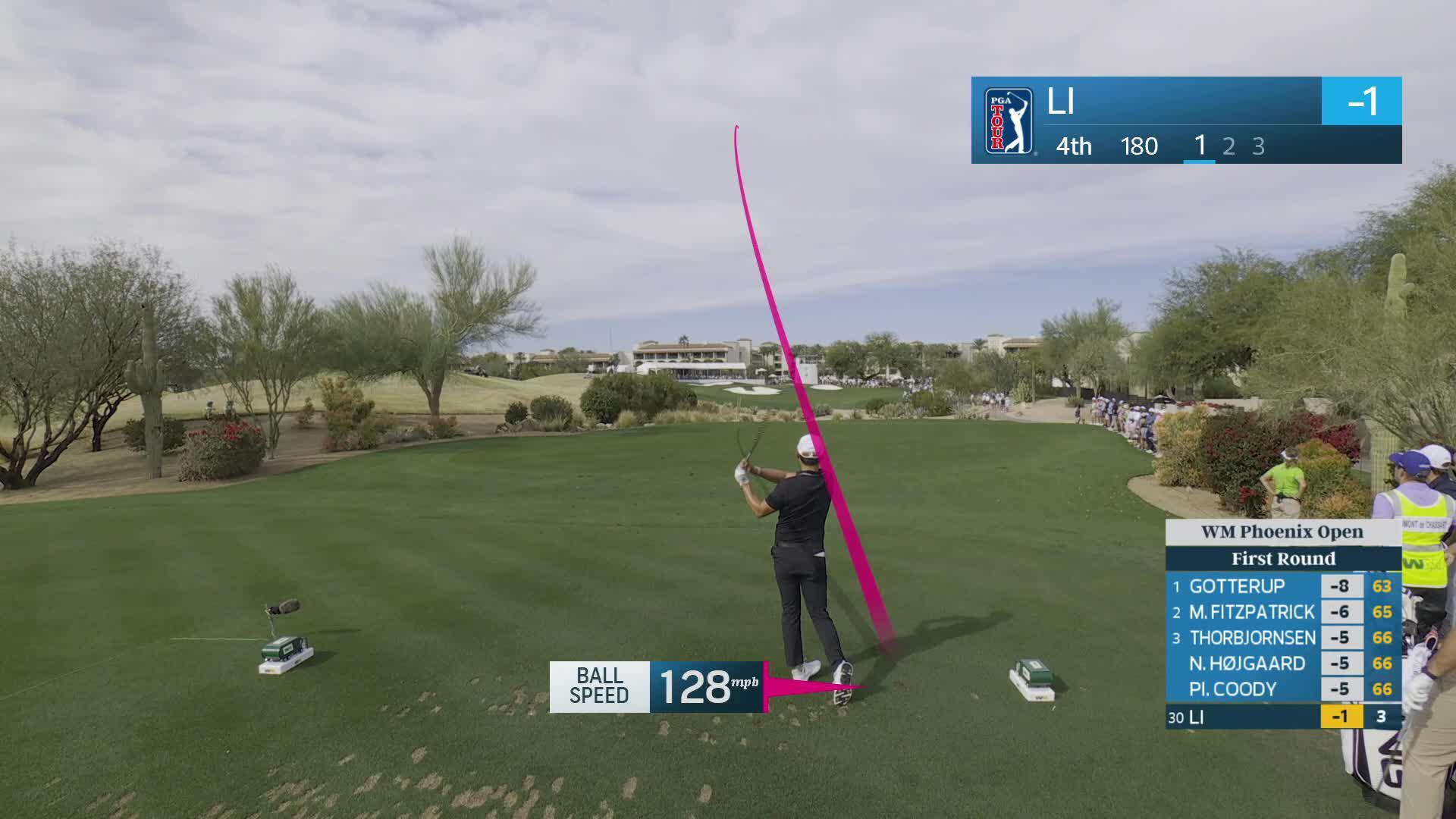Pick Pi. Coody's leaderboard row
Screen dimensions: 1456x819
tap(1282, 689)
